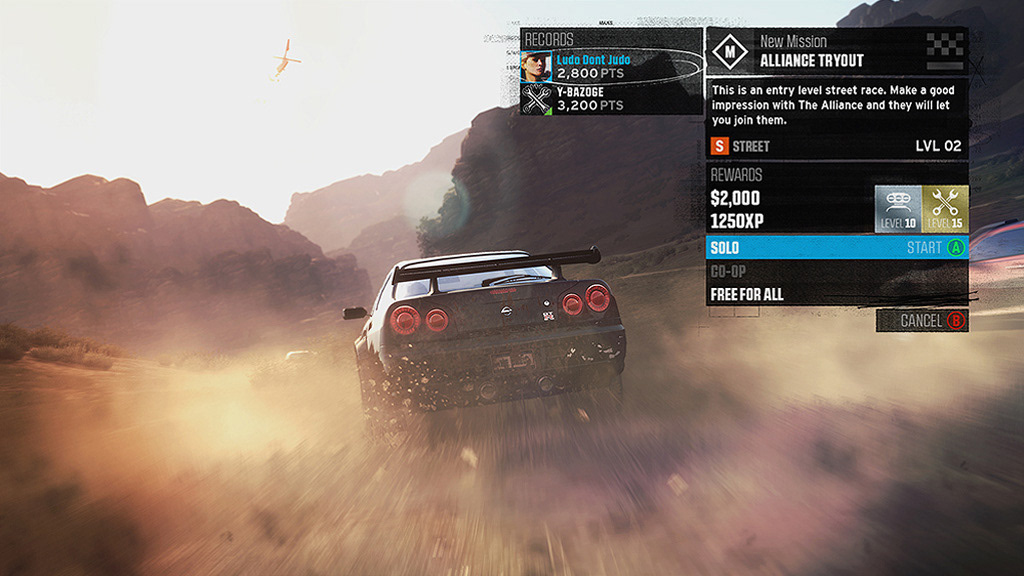Select the Solo mission option
The image size is (1024, 576).
point(836,247)
